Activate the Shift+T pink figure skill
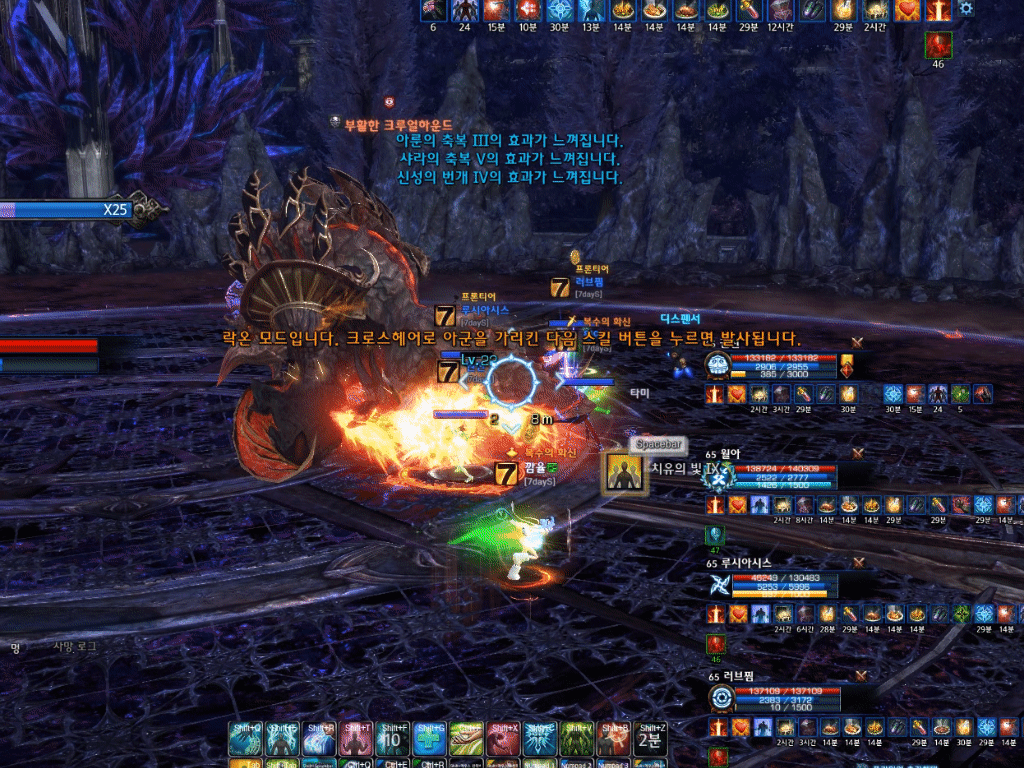Screen dimensions: 1024x768 point(356,740)
